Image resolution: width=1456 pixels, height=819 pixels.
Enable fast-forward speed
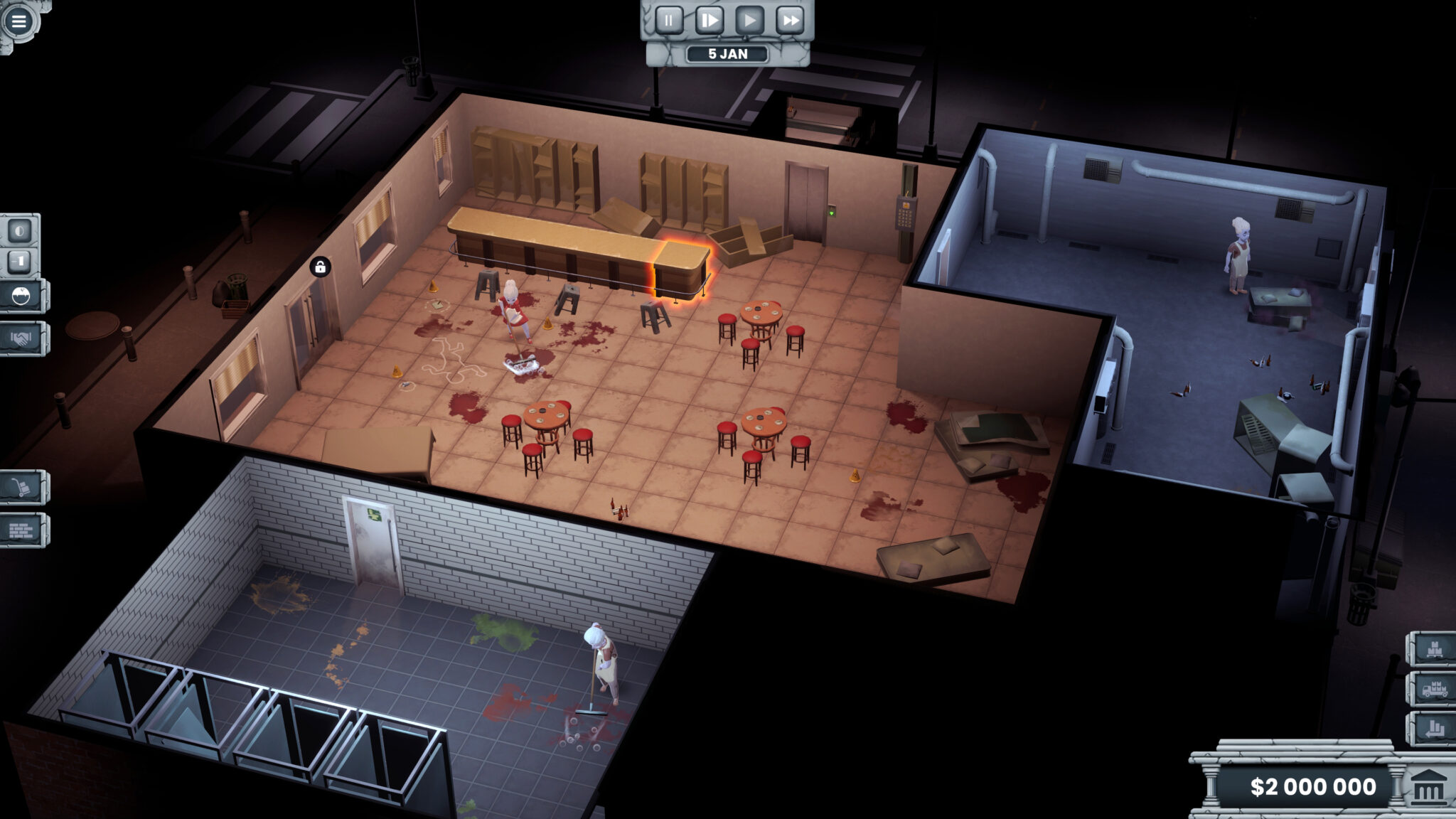click(x=789, y=20)
